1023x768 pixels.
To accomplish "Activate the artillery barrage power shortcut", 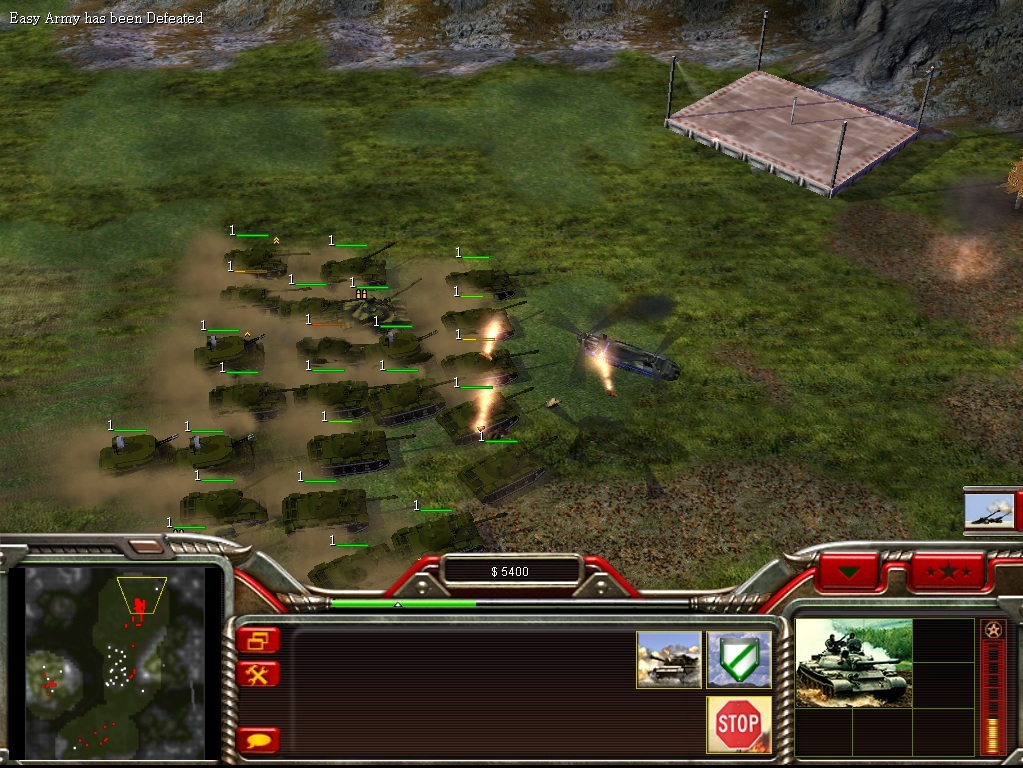I will [x=991, y=509].
